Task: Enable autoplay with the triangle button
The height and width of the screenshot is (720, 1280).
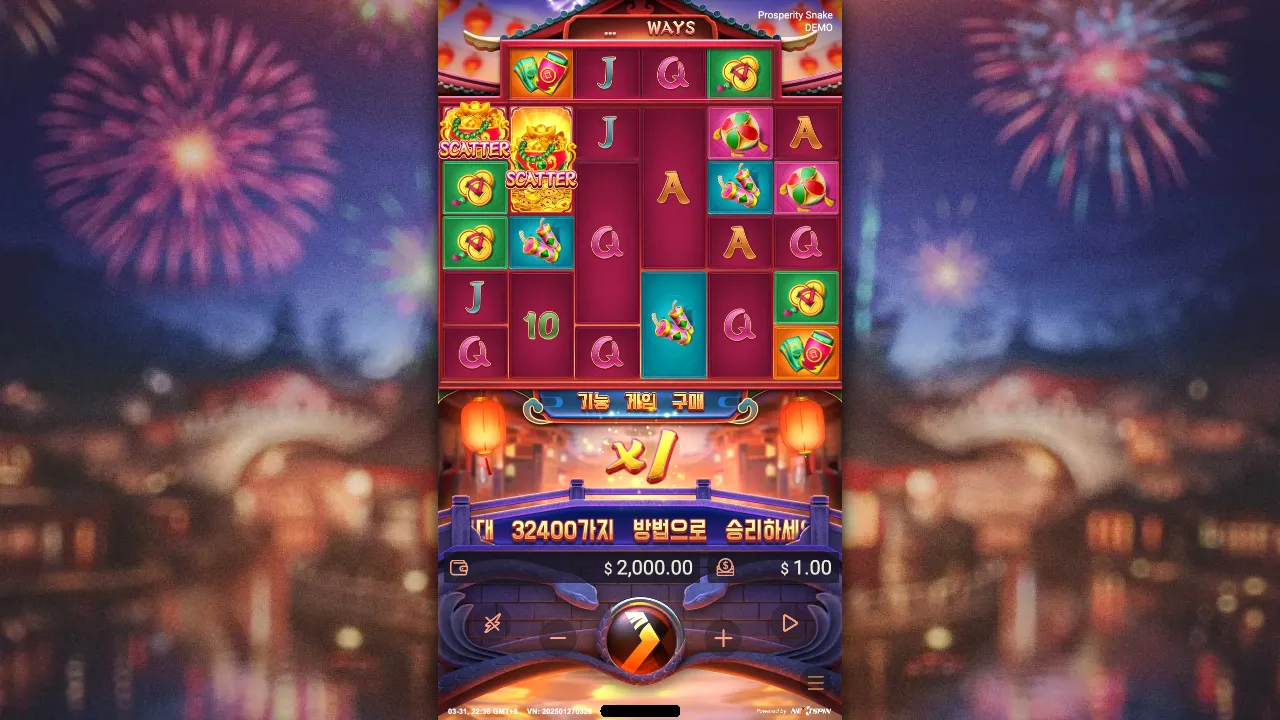Action: tap(790, 624)
